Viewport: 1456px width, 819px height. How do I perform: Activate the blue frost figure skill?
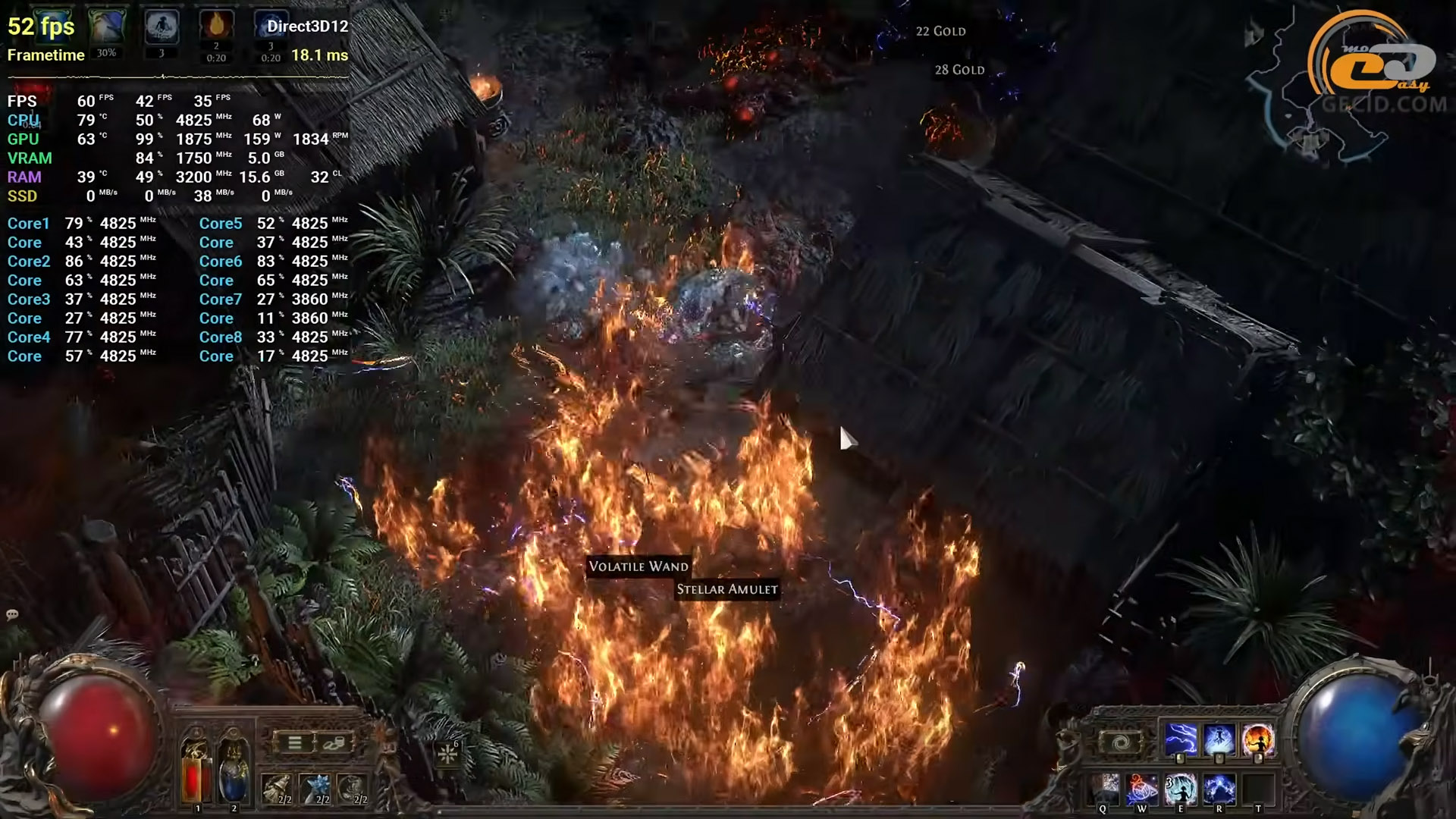pyautogui.click(x=1219, y=739)
